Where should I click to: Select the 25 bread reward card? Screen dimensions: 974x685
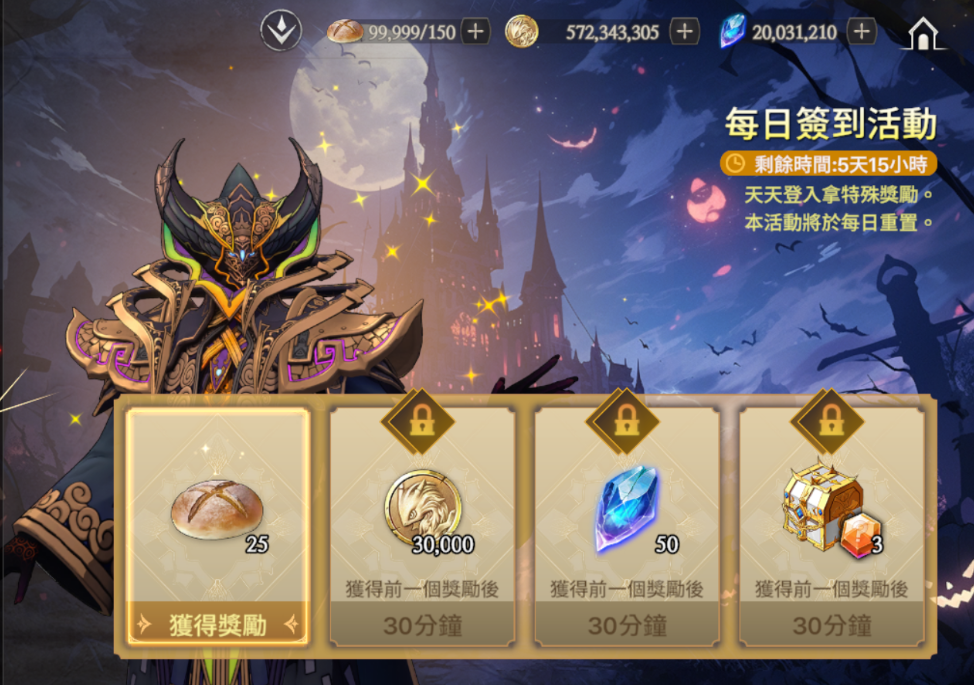pyautogui.click(x=217, y=510)
